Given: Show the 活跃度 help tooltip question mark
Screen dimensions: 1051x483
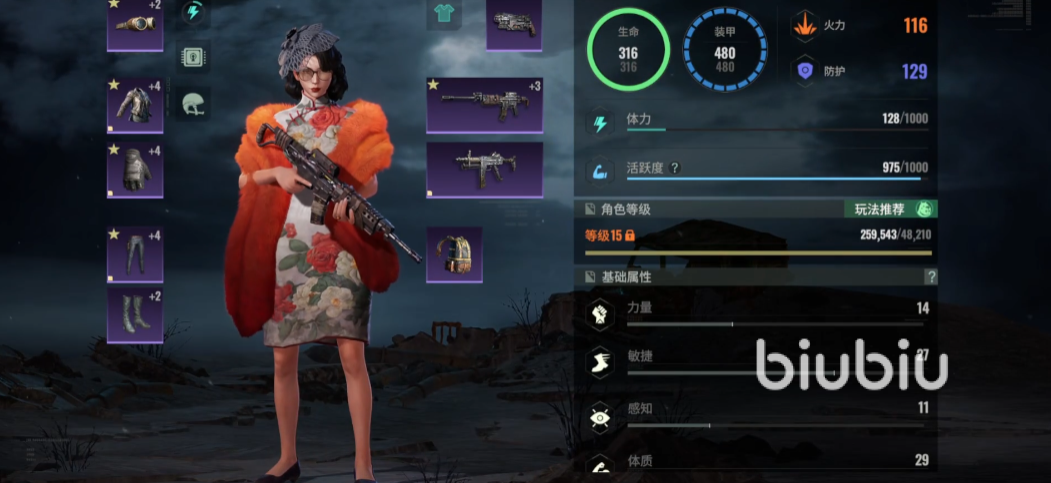Looking at the screenshot, I should point(675,168).
